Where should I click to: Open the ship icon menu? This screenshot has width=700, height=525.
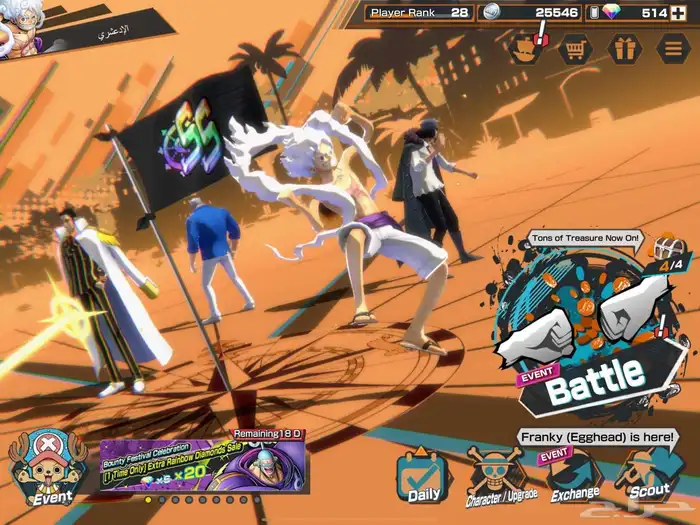[x=526, y=48]
